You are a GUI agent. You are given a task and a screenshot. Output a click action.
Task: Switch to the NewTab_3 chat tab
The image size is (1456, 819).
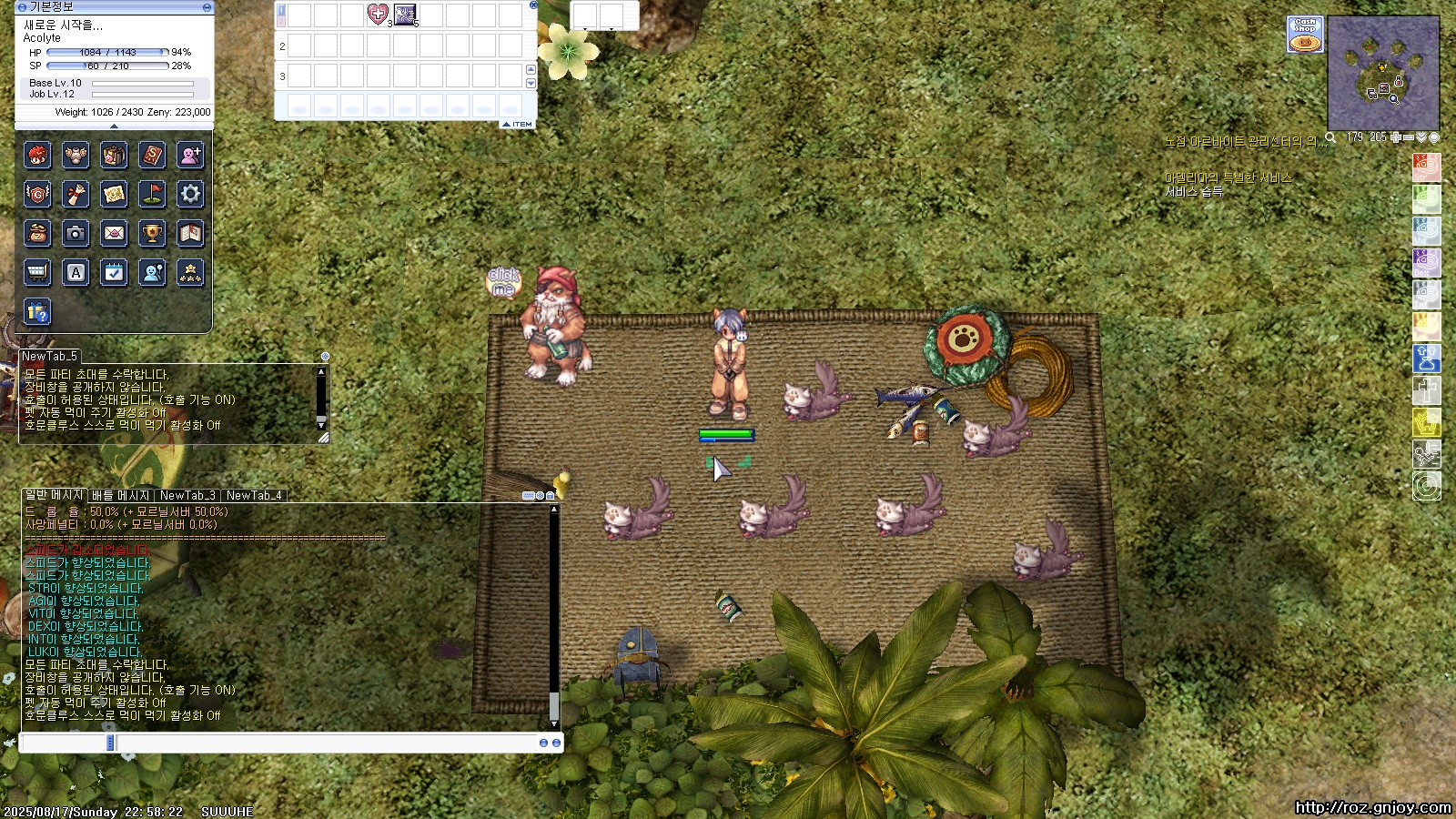187,495
